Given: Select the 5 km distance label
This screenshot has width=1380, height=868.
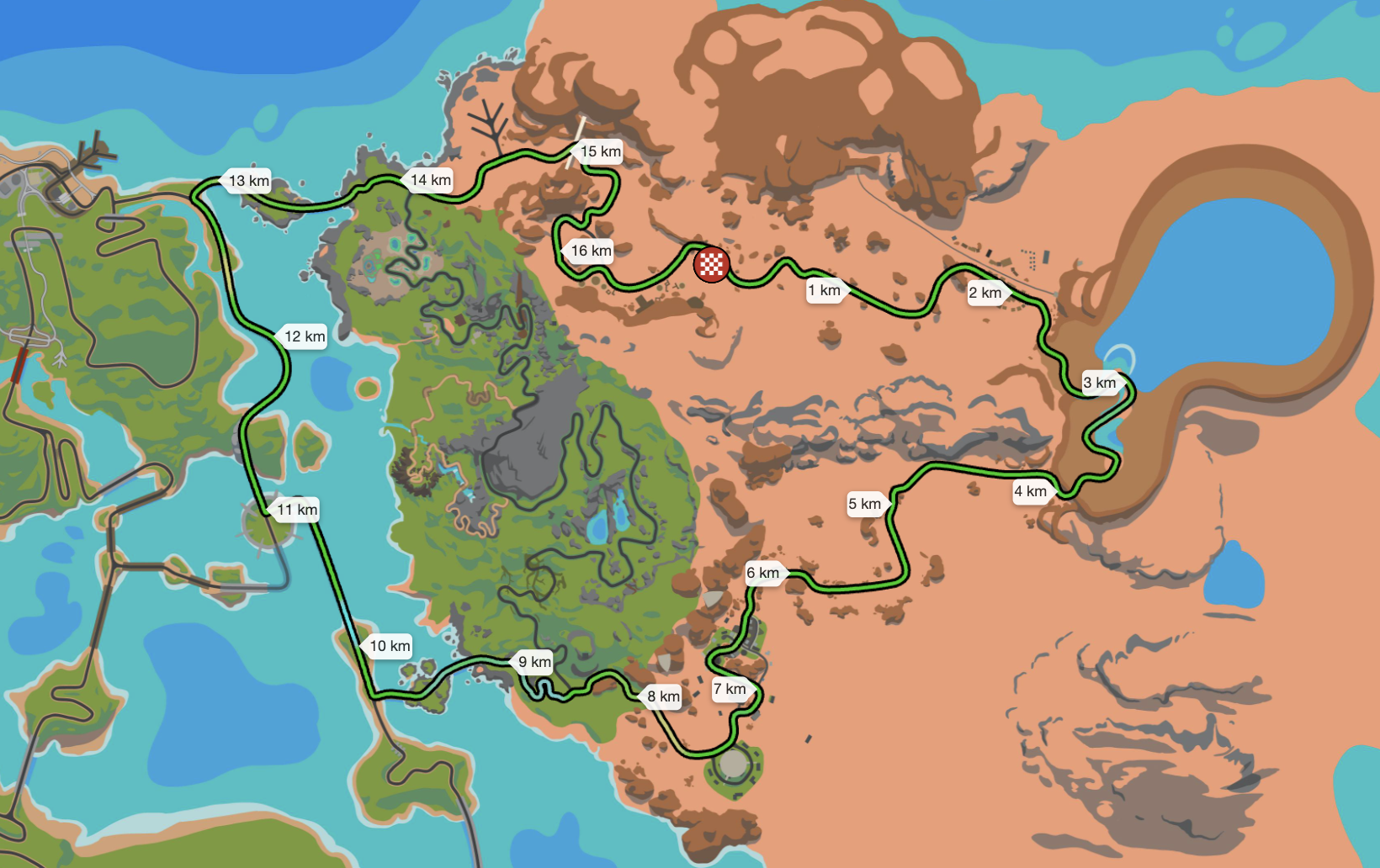Looking at the screenshot, I should click(866, 504).
